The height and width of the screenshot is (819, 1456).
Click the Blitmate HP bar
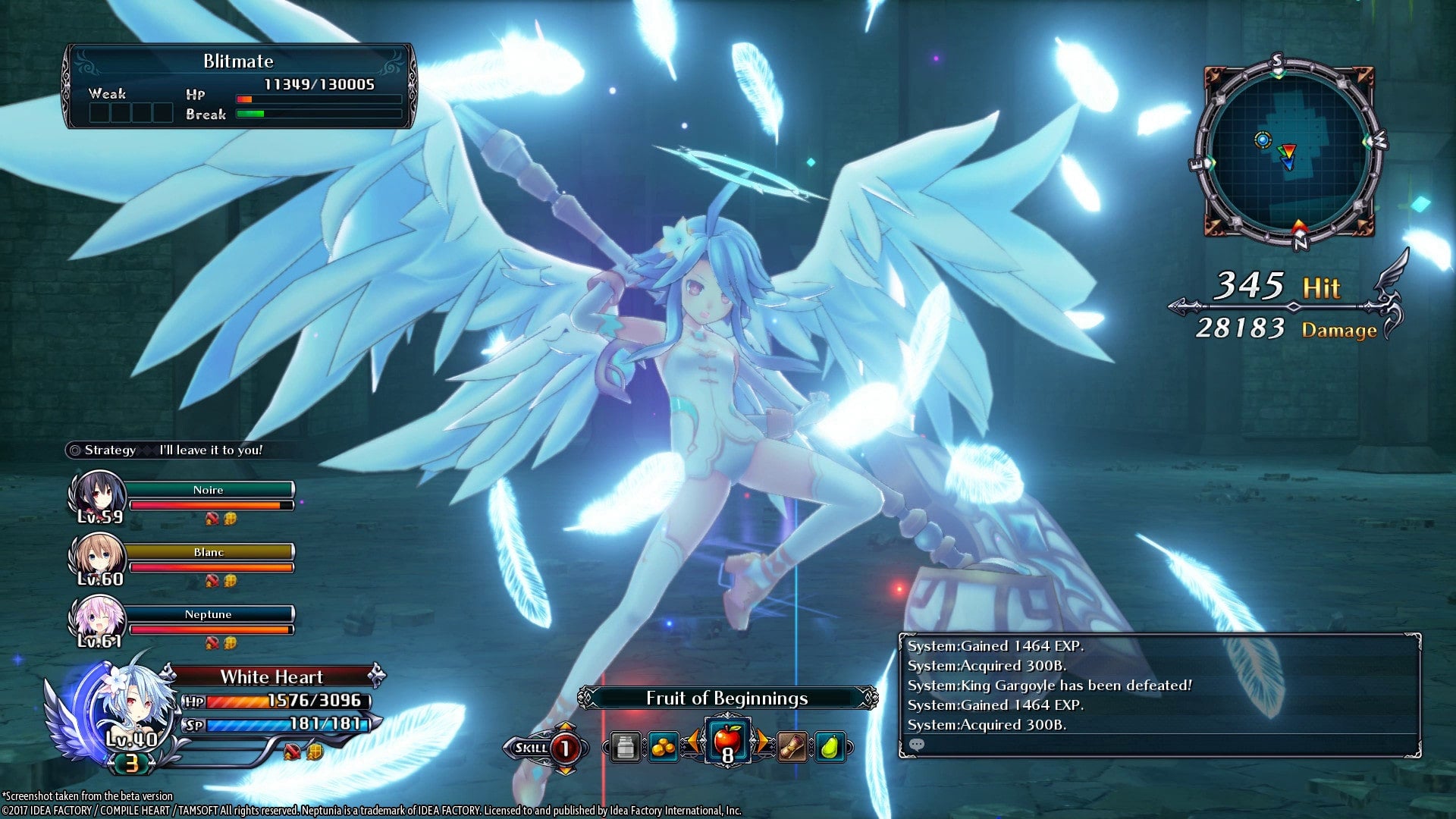pyautogui.click(x=318, y=99)
